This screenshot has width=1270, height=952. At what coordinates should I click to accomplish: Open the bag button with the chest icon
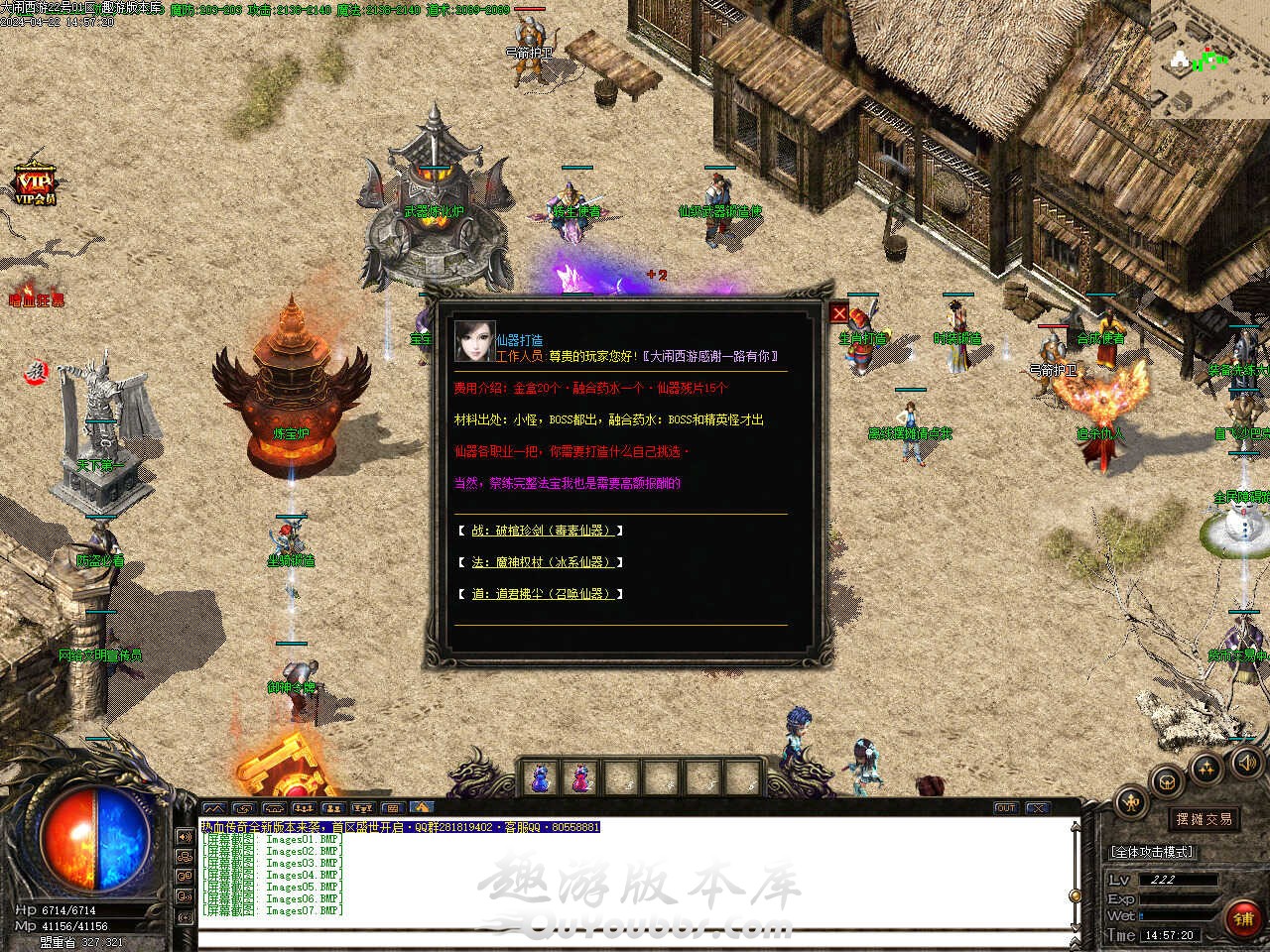point(1168,779)
